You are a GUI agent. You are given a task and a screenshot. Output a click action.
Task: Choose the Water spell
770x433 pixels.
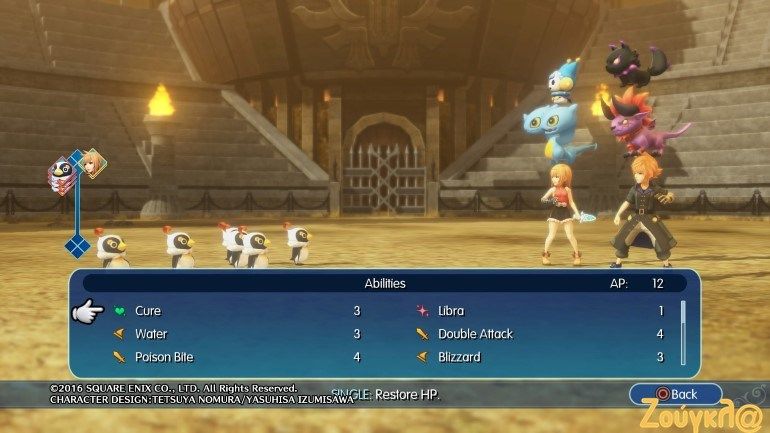(151, 334)
